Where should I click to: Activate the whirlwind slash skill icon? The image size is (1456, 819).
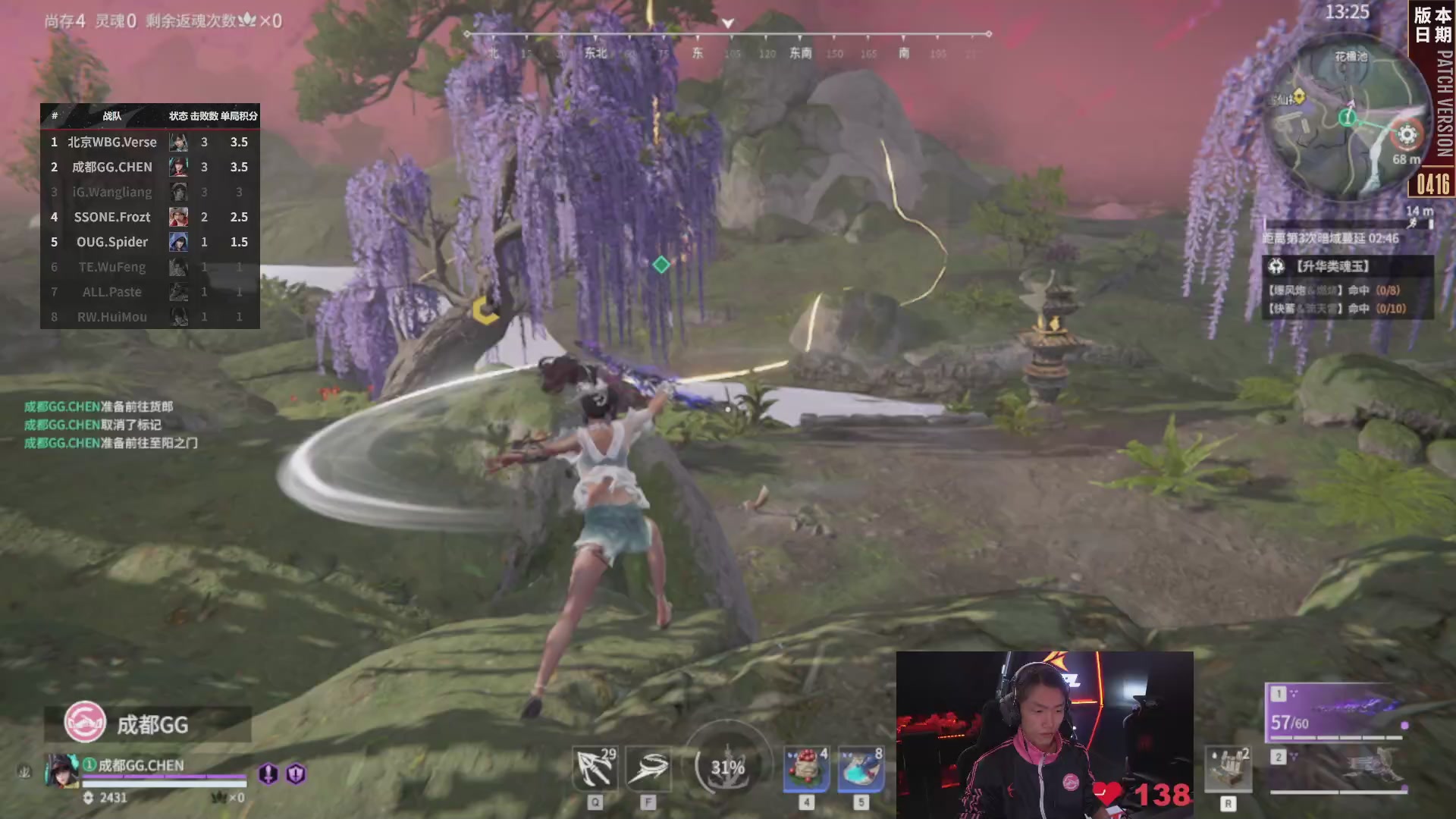click(x=648, y=769)
